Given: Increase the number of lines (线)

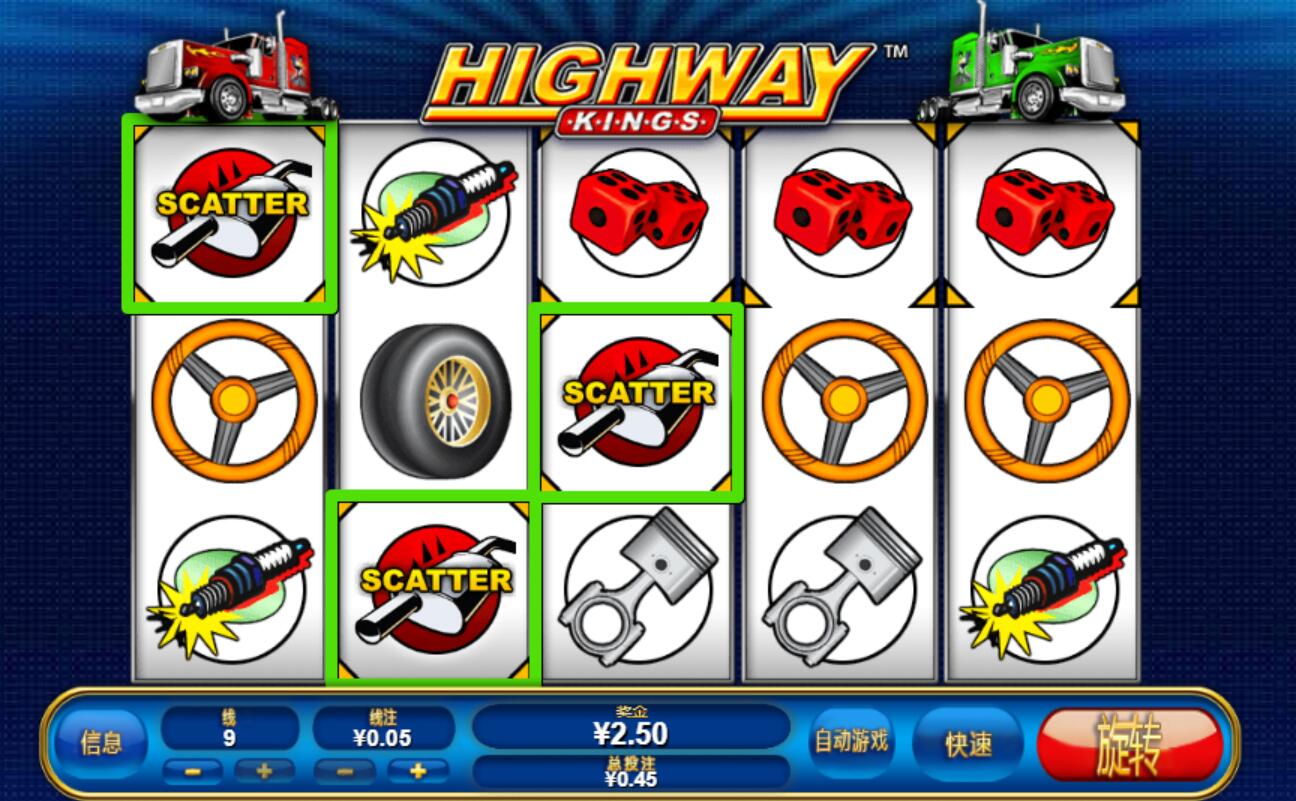Looking at the screenshot, I should 265,772.
